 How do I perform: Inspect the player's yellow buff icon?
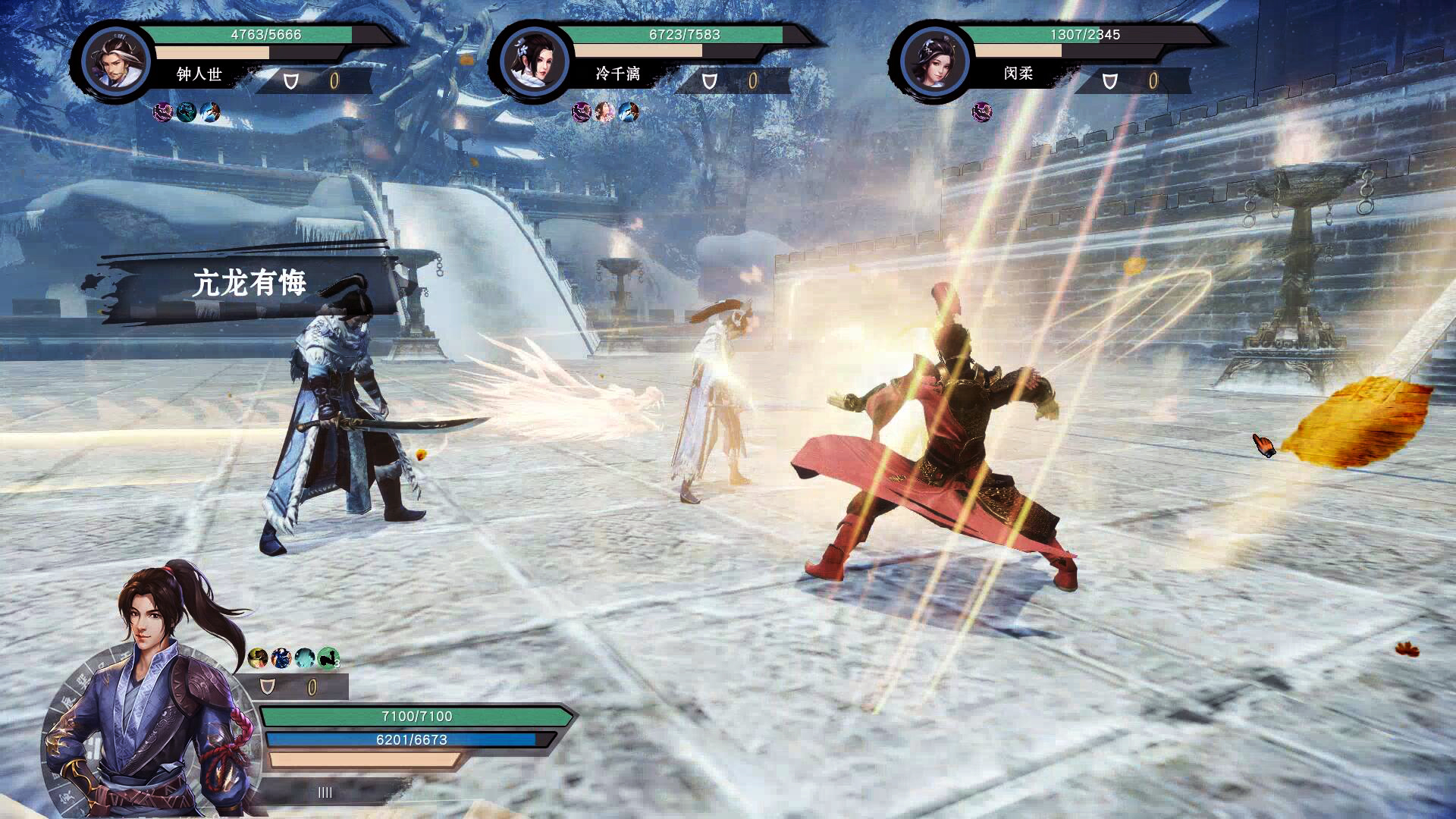click(258, 657)
